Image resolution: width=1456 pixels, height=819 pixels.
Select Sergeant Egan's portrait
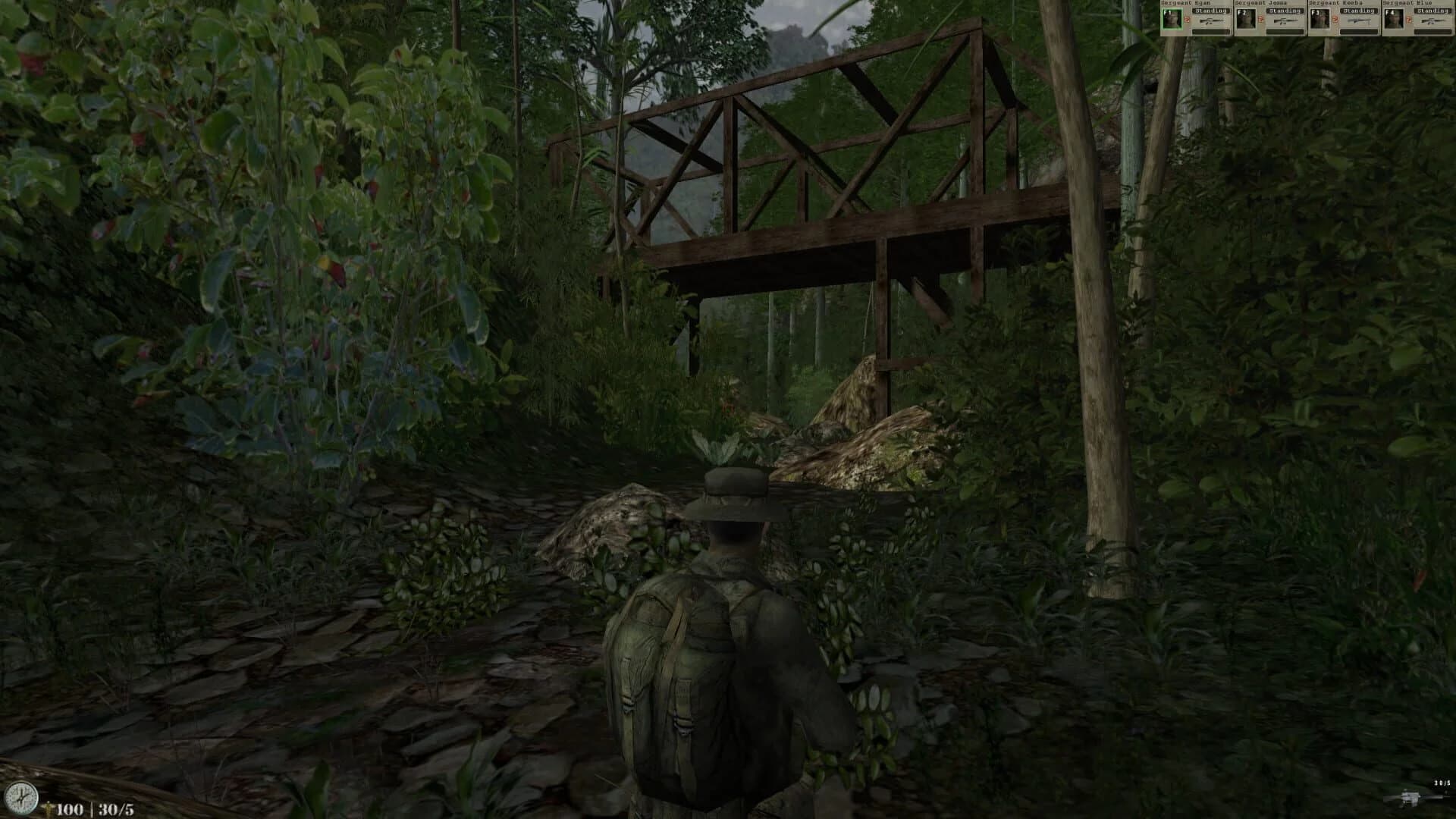[x=1171, y=18]
